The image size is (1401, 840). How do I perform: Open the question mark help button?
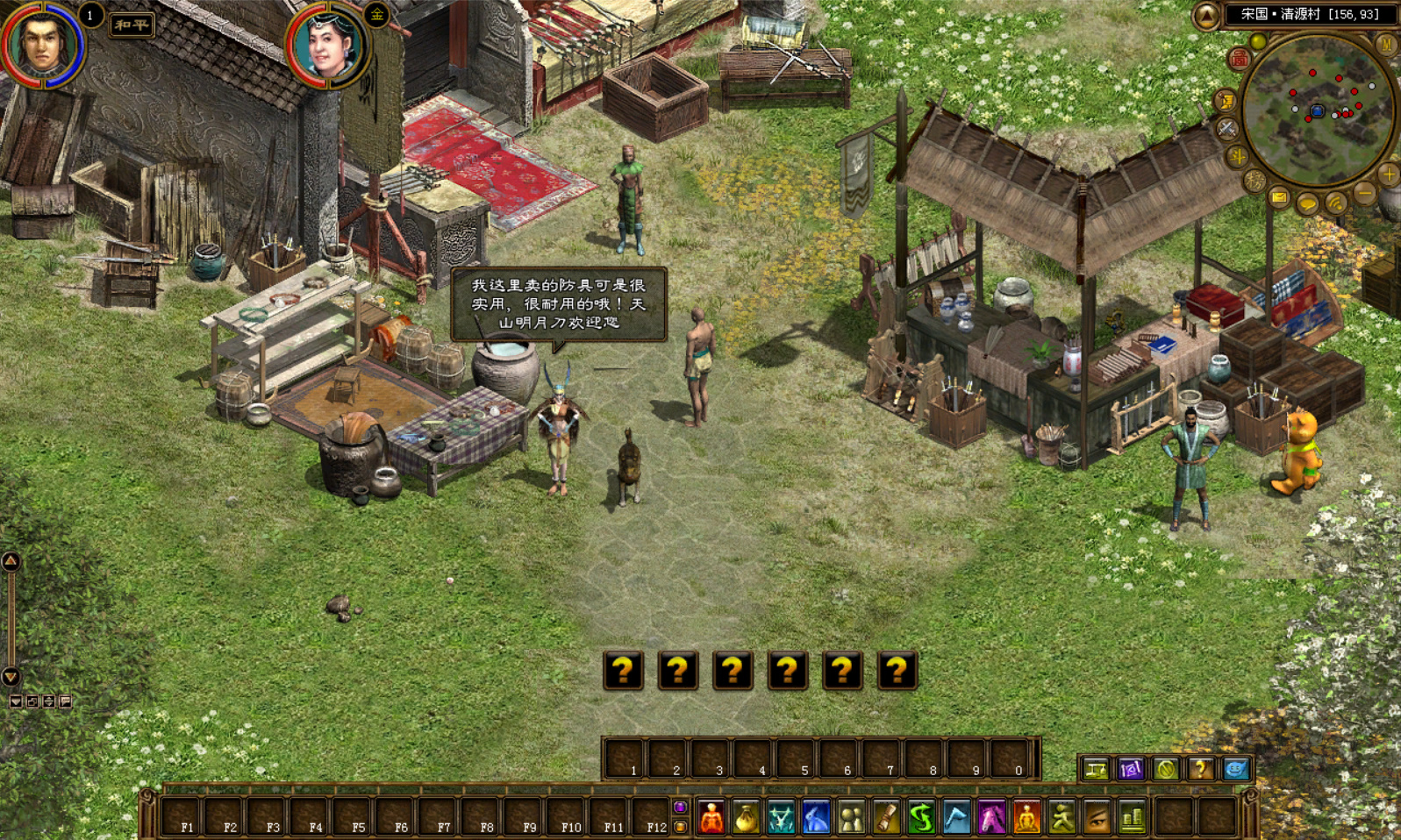coord(1200,769)
